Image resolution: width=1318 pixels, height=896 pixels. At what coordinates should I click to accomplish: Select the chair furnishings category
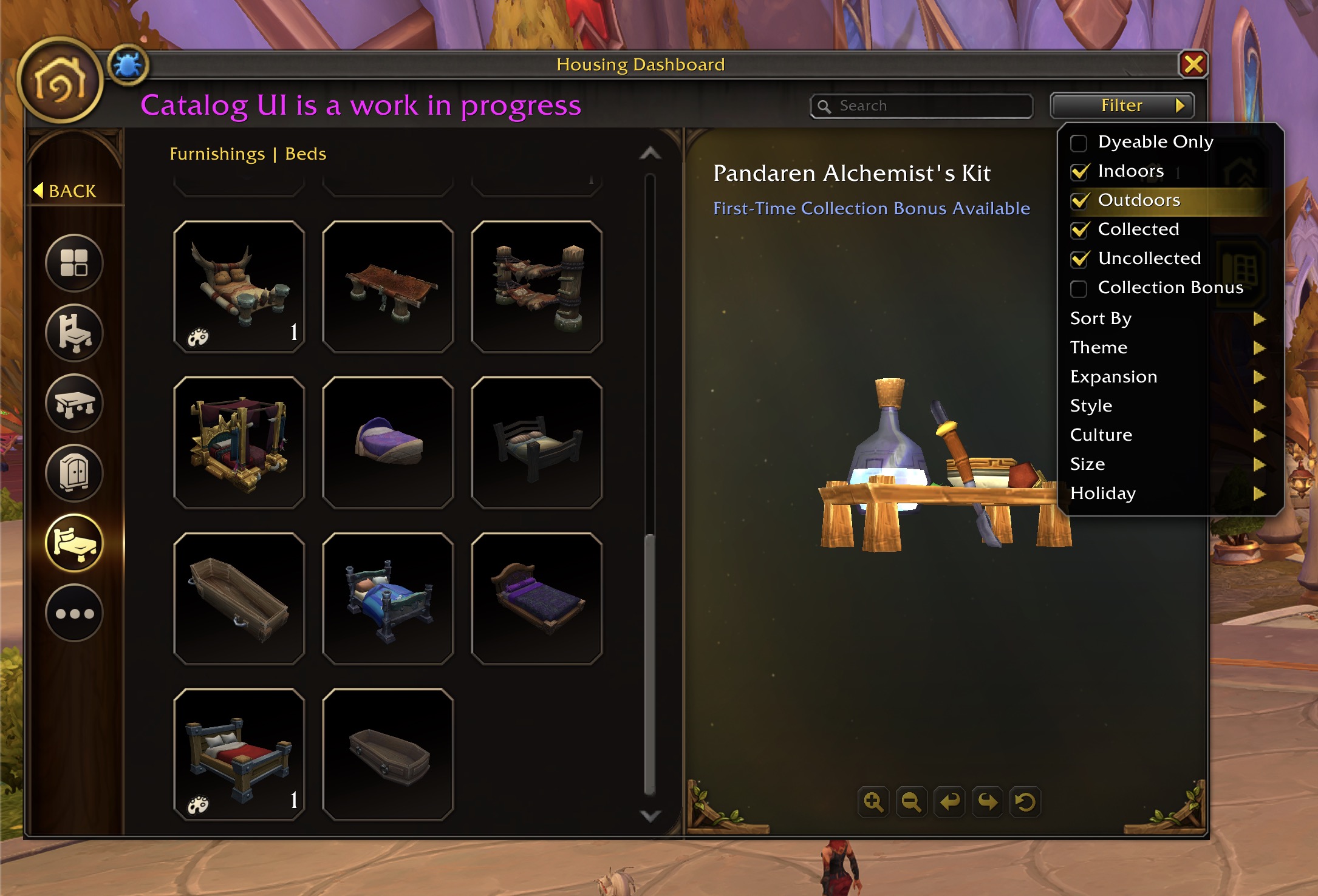click(x=74, y=333)
